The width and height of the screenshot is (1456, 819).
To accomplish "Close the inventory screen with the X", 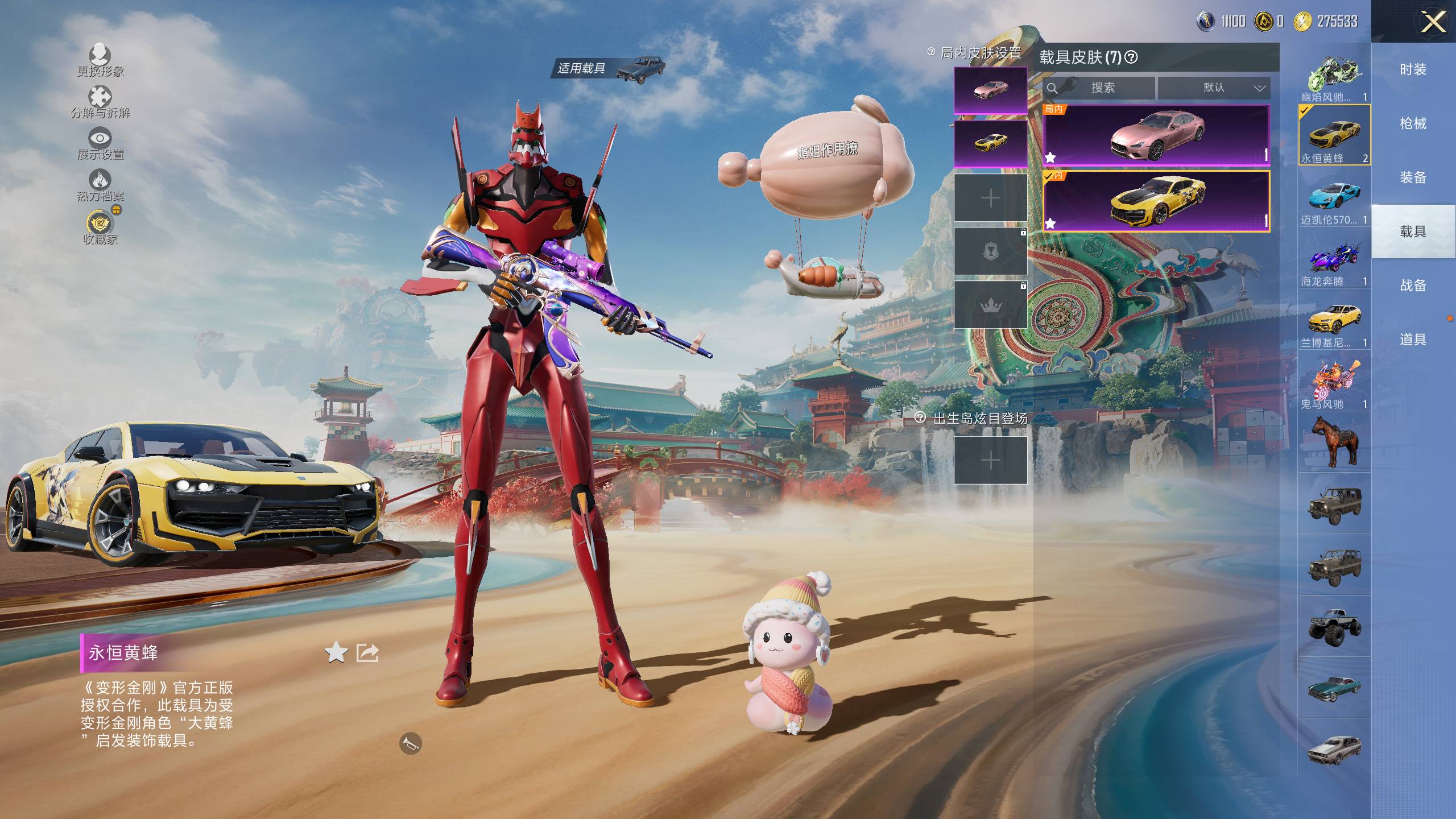I will coord(1433,23).
